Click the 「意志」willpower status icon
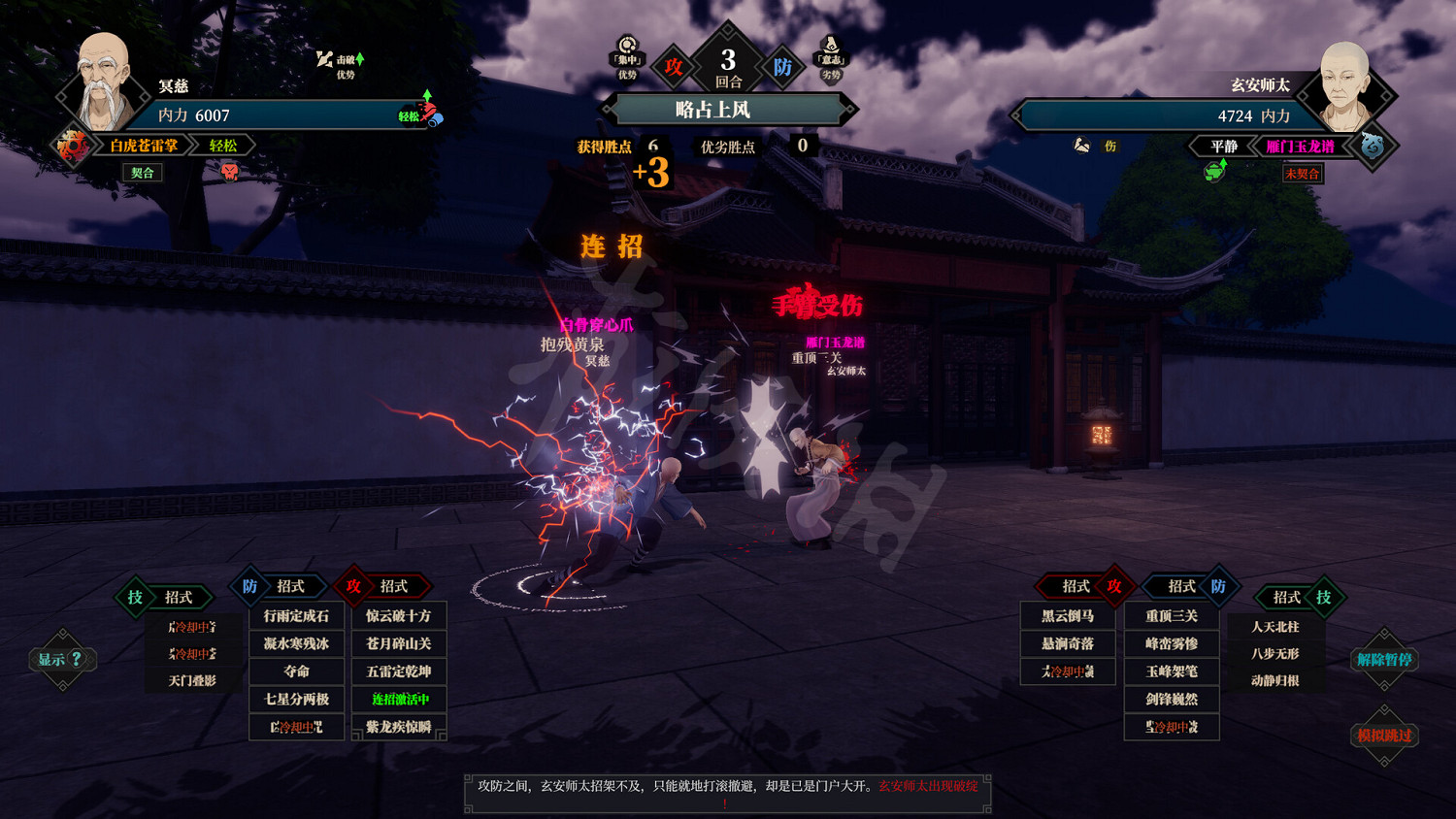Viewport: 1456px width, 819px height. [831, 49]
